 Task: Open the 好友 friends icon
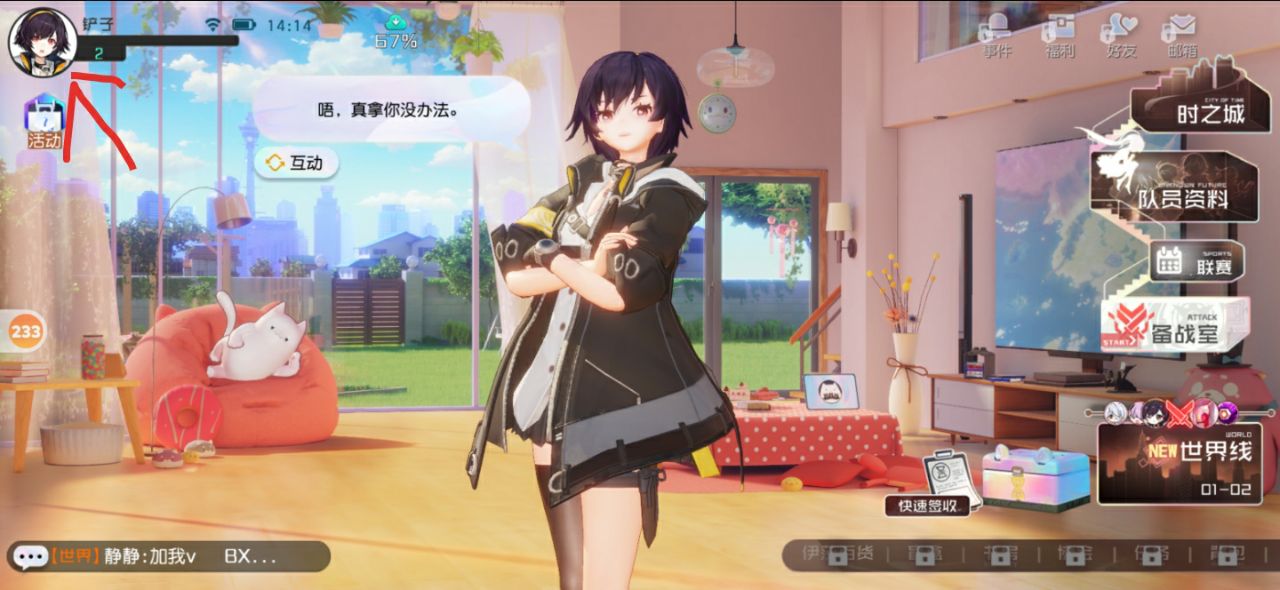(1119, 35)
